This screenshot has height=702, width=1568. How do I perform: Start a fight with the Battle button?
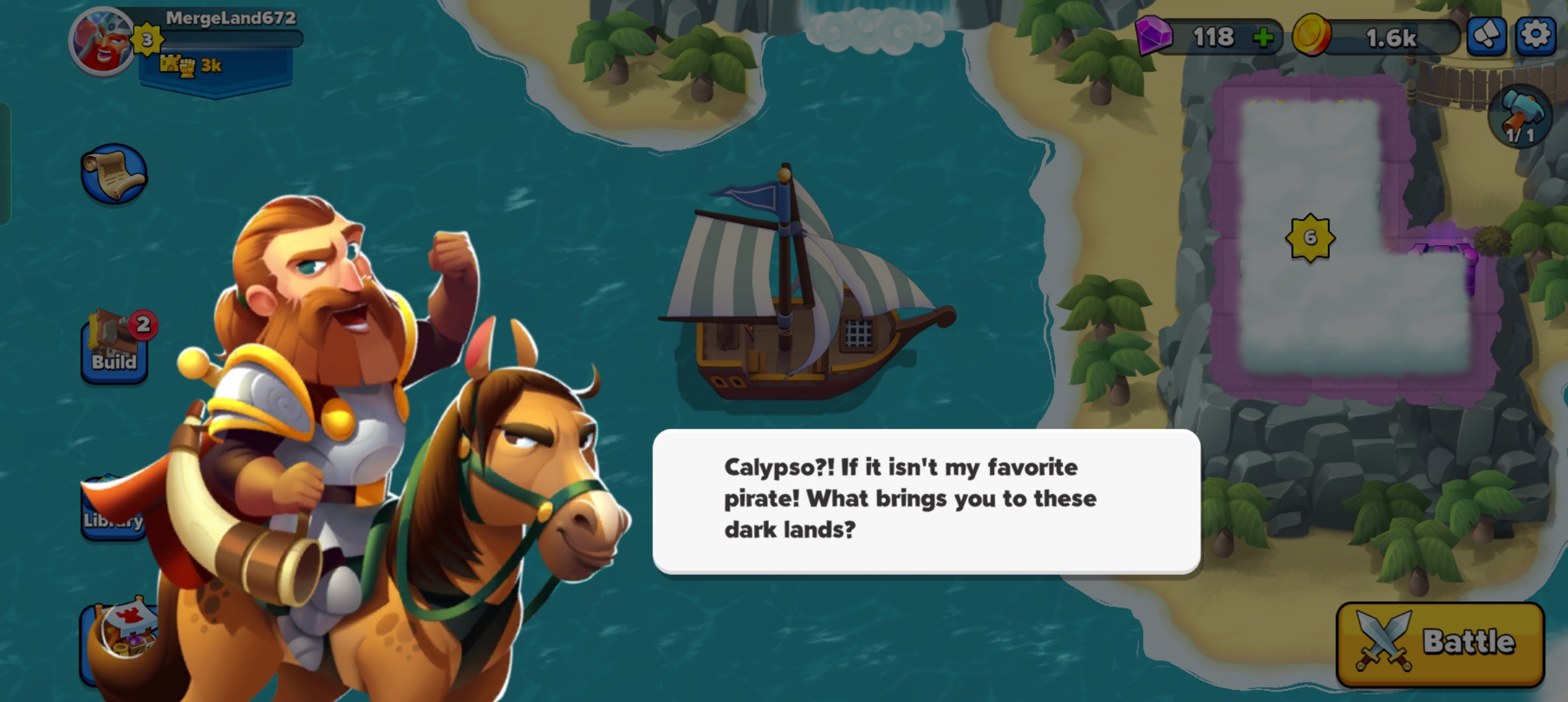(x=1440, y=643)
